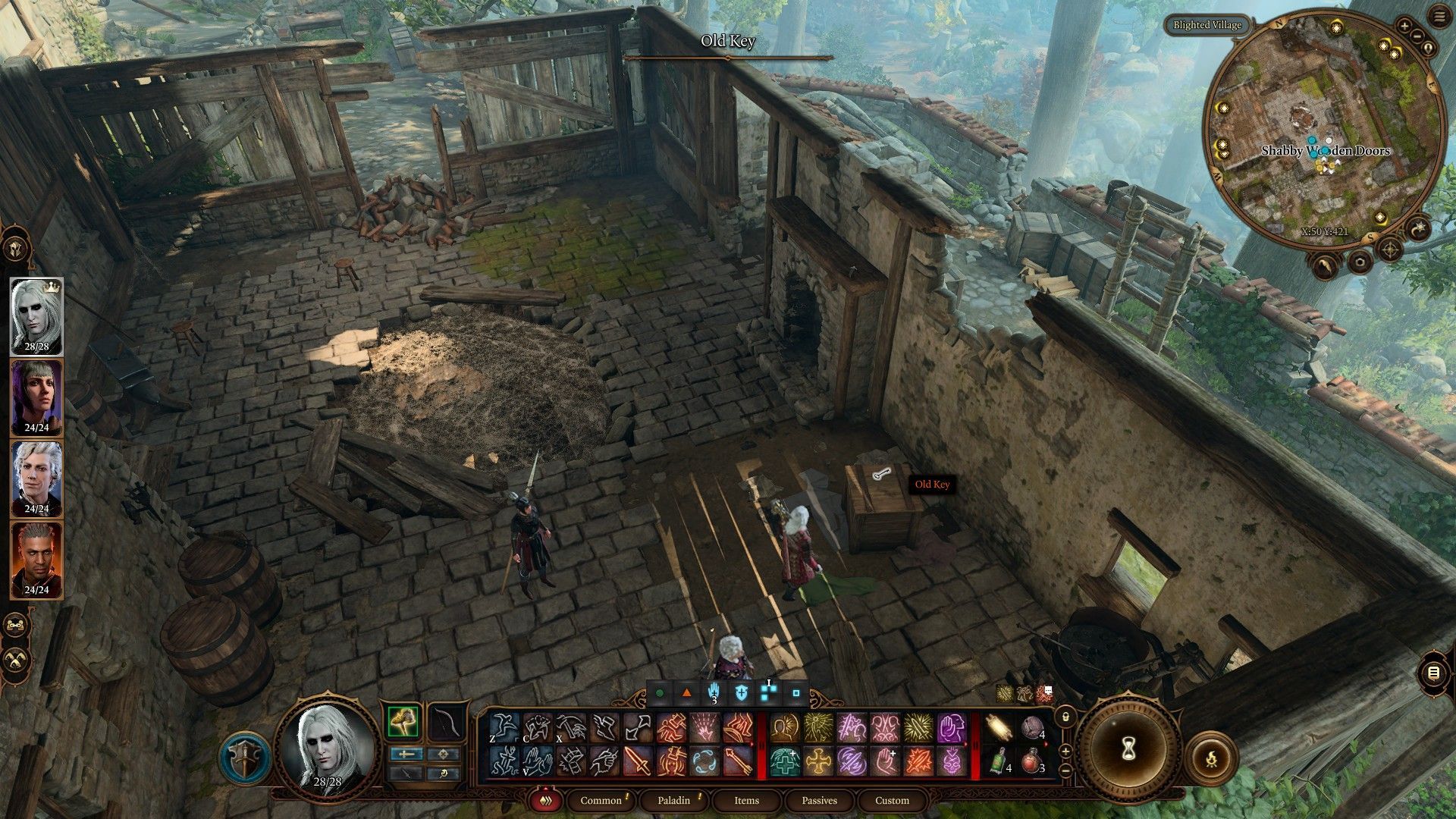Select the Items hotbar tab
Screen dimensions: 1456x819
click(x=746, y=800)
